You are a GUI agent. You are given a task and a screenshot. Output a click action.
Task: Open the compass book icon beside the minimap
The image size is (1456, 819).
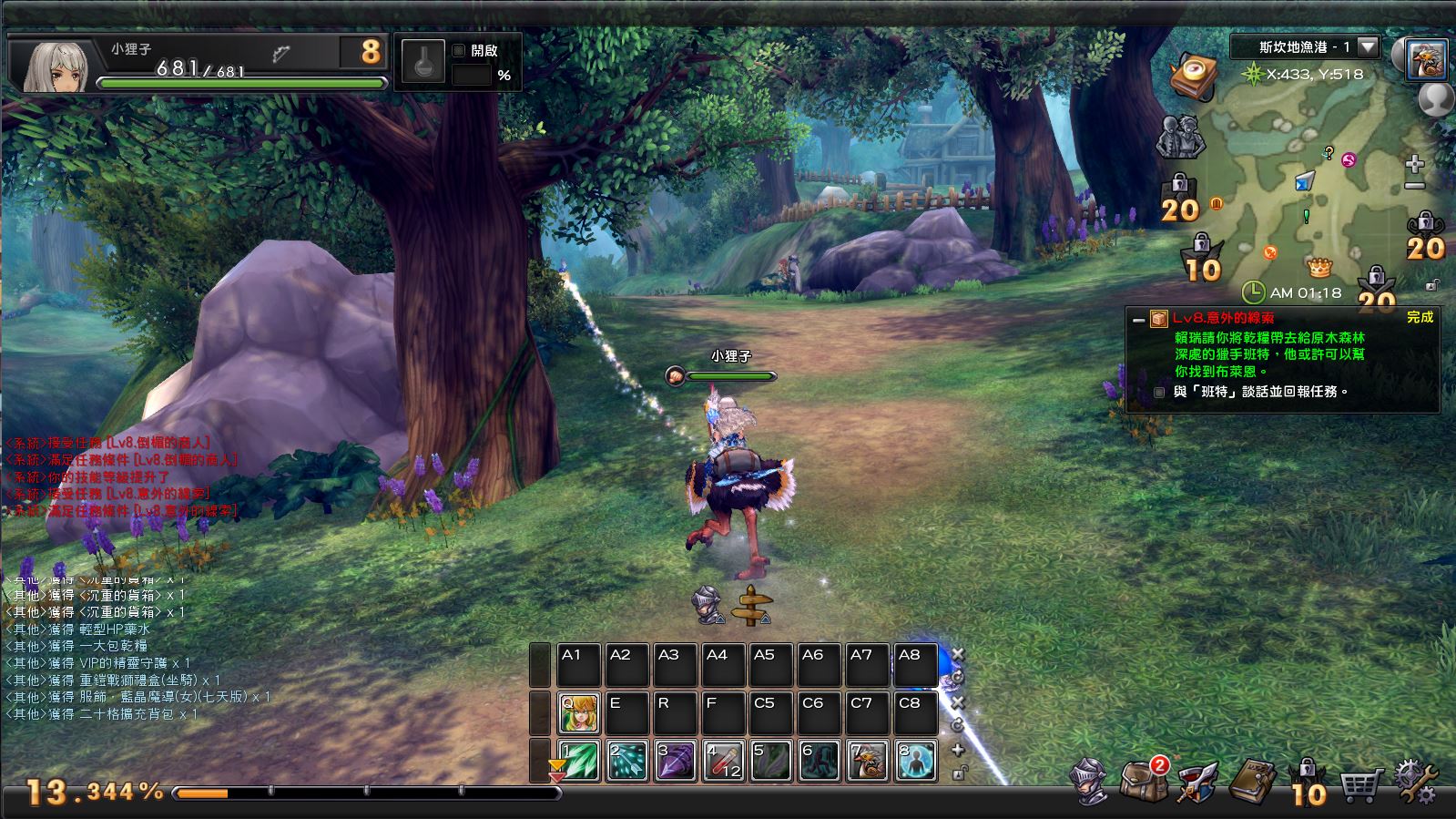1193,76
